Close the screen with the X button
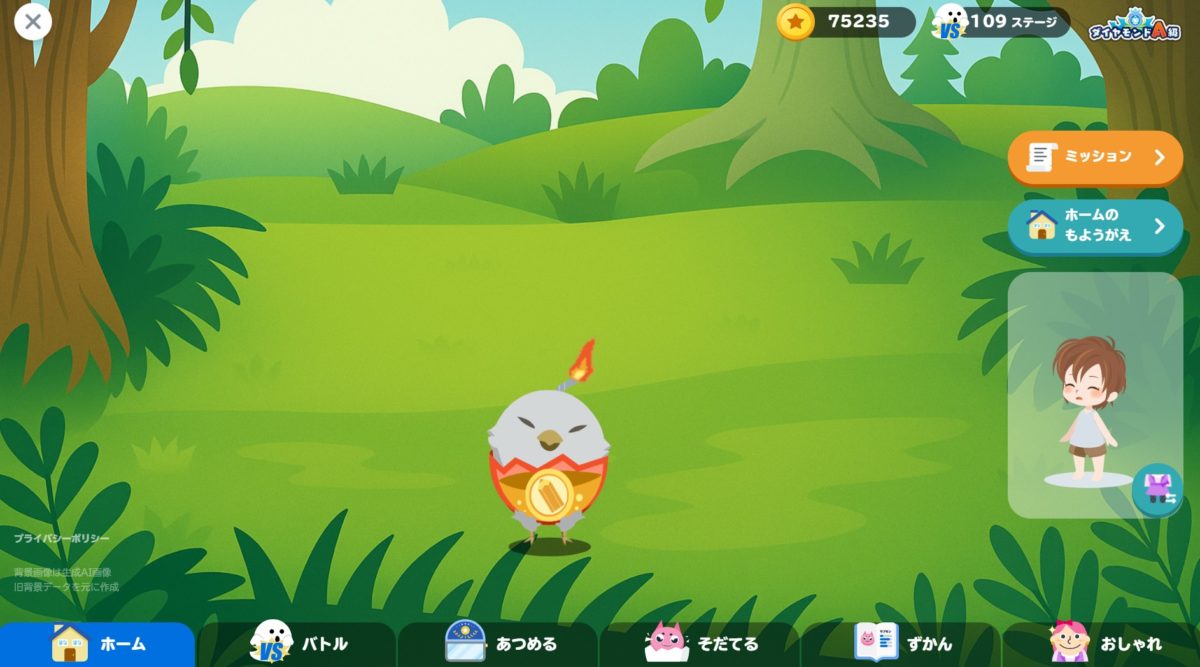The image size is (1200, 667). tap(33, 21)
